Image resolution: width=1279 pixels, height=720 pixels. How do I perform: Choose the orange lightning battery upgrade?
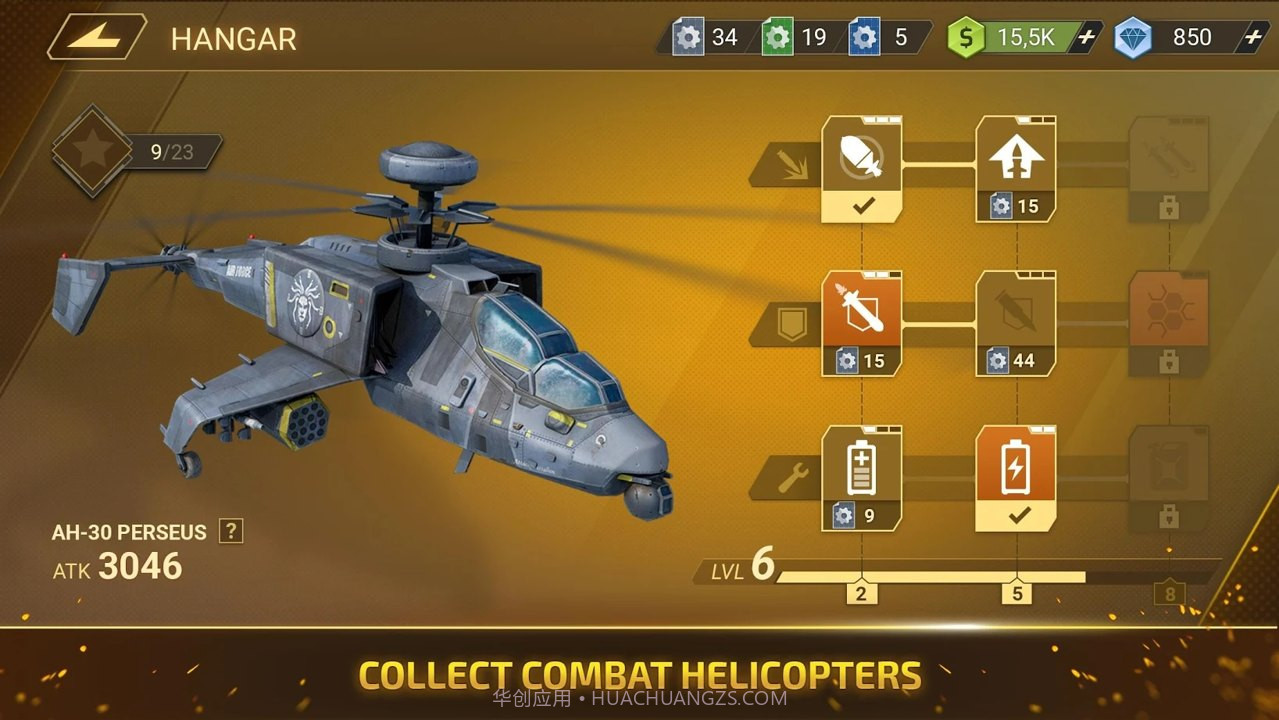click(x=1016, y=477)
